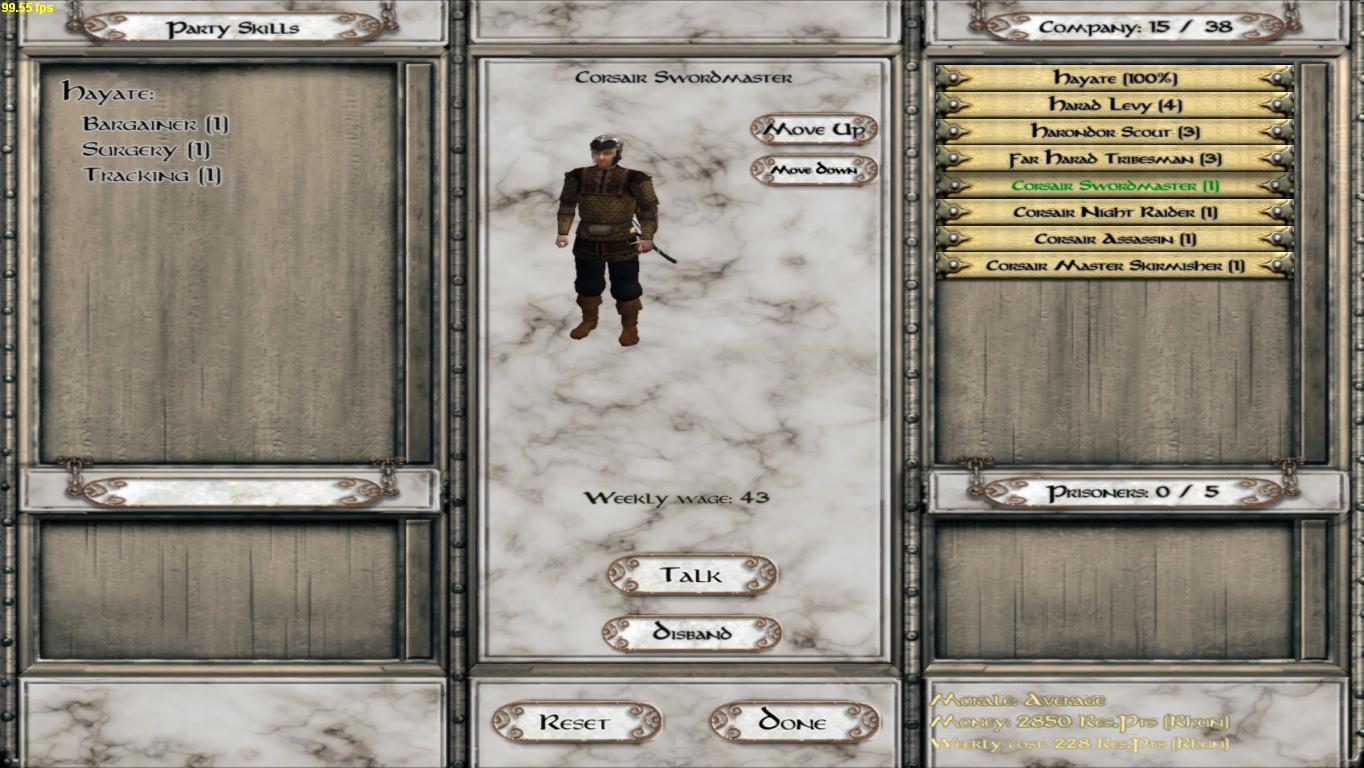This screenshot has height=768, width=1364.
Task: Close the party screen with Done
Action: [794, 722]
